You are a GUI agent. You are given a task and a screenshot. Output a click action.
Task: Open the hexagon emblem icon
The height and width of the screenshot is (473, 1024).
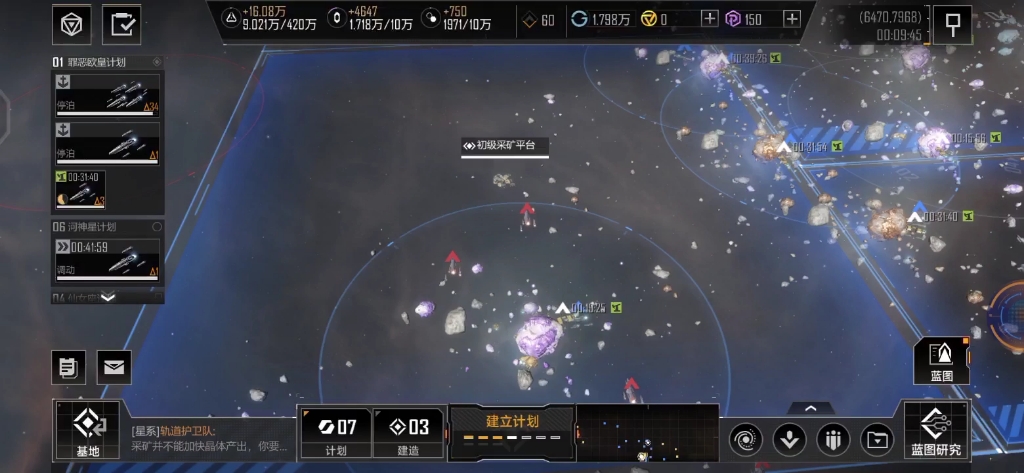click(71, 24)
